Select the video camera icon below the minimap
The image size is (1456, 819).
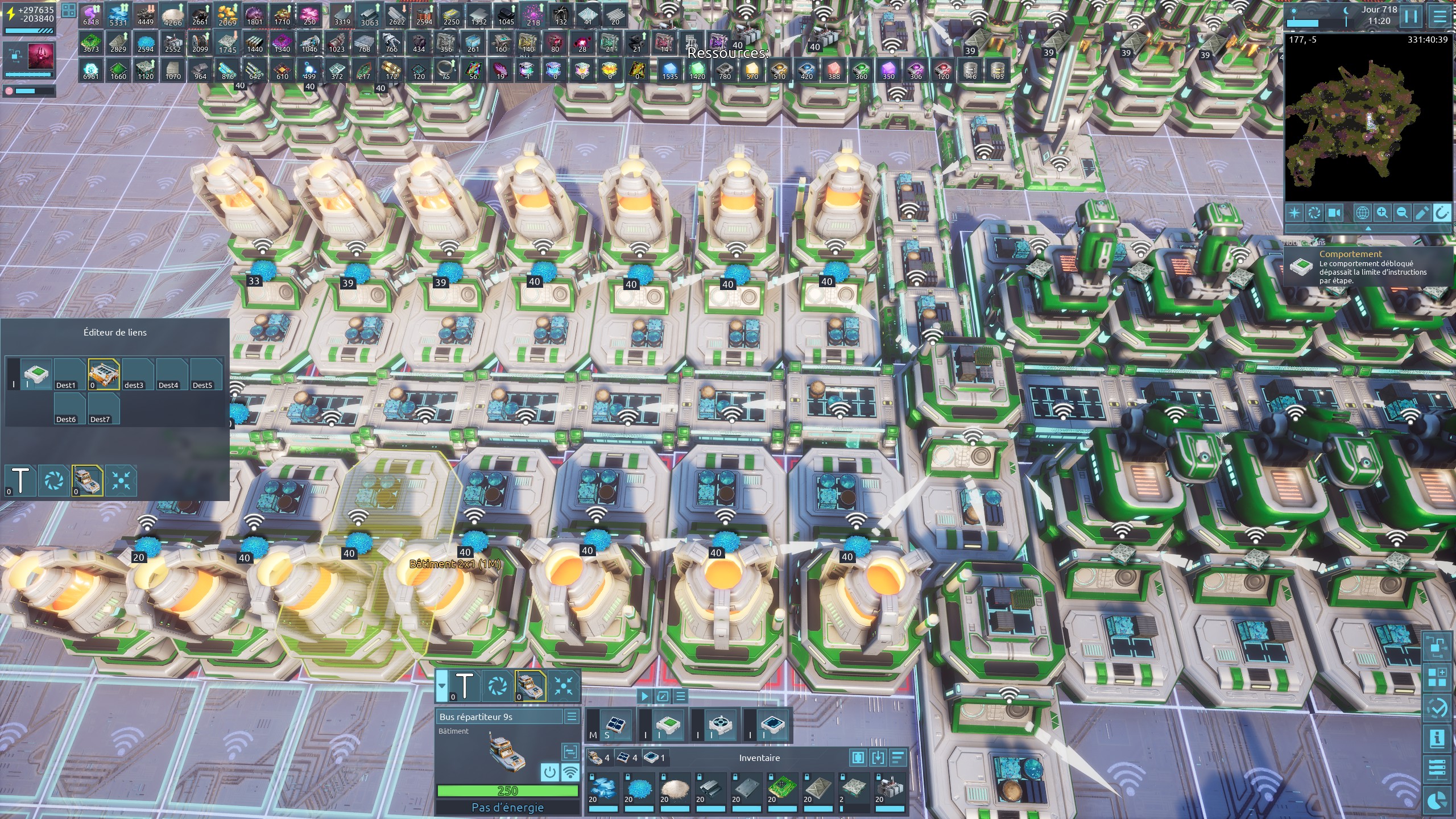(x=1334, y=213)
